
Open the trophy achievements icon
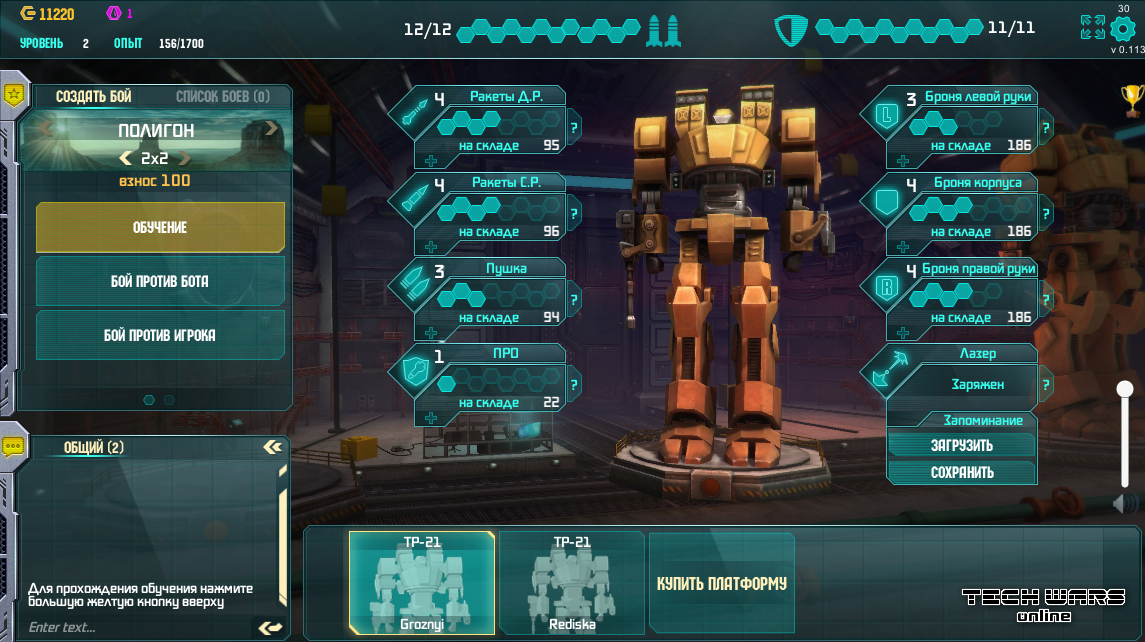click(1131, 97)
